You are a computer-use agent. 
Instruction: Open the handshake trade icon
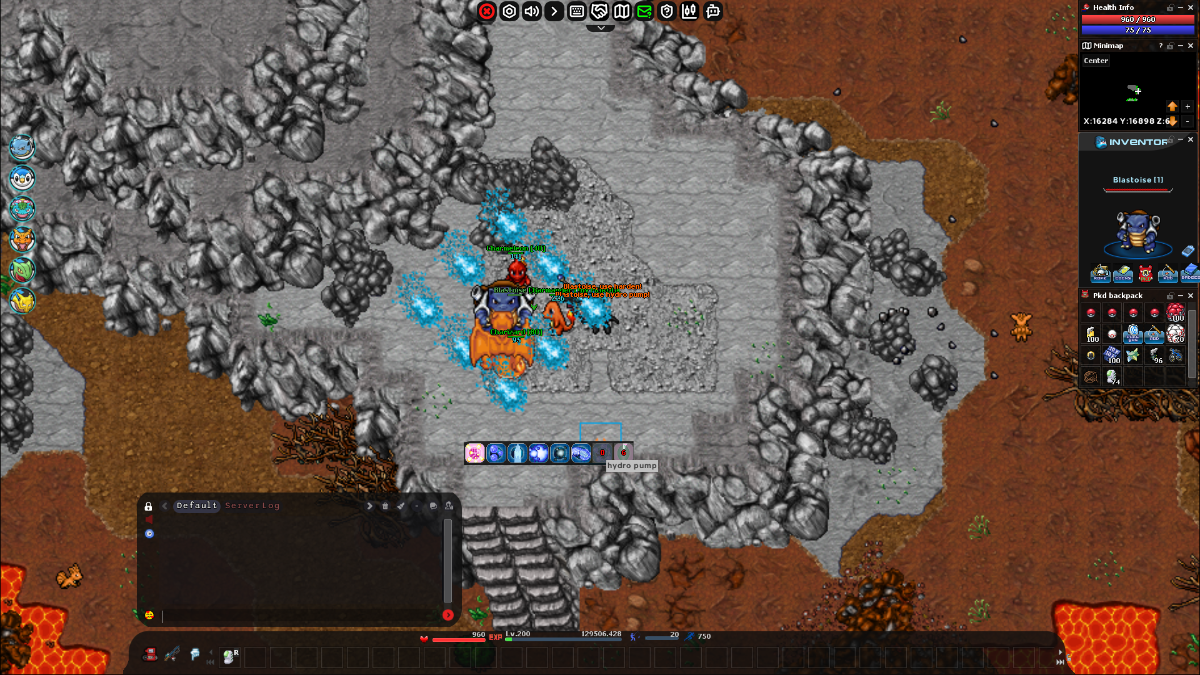600,11
